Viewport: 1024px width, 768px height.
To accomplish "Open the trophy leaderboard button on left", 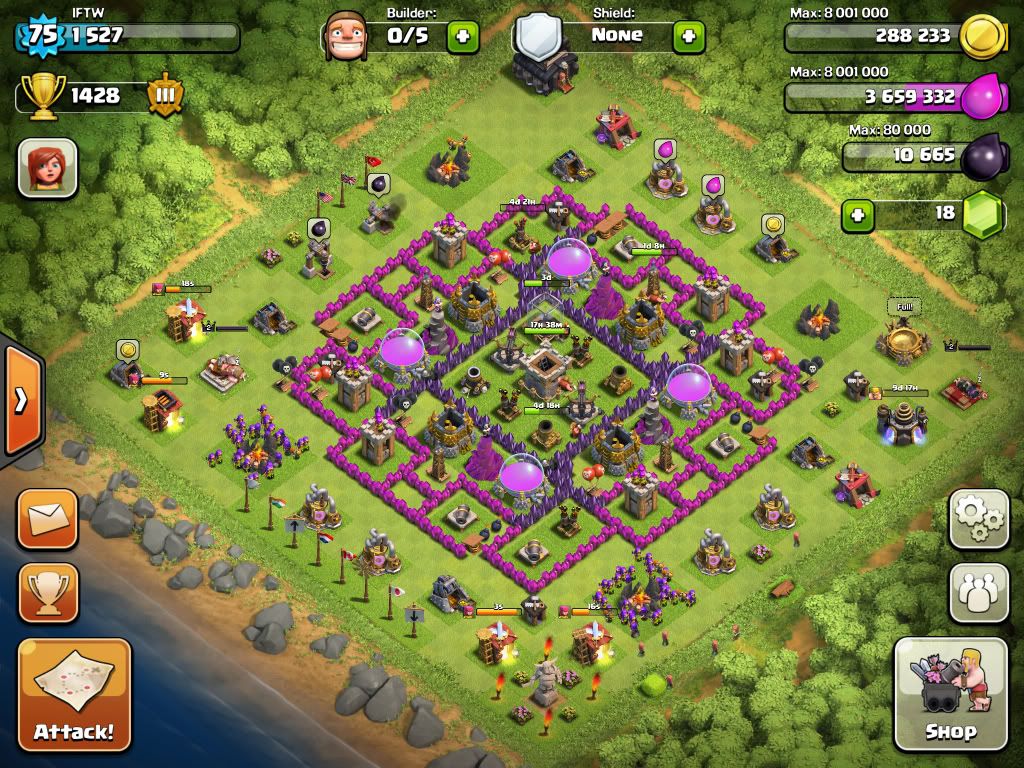I will (47, 592).
